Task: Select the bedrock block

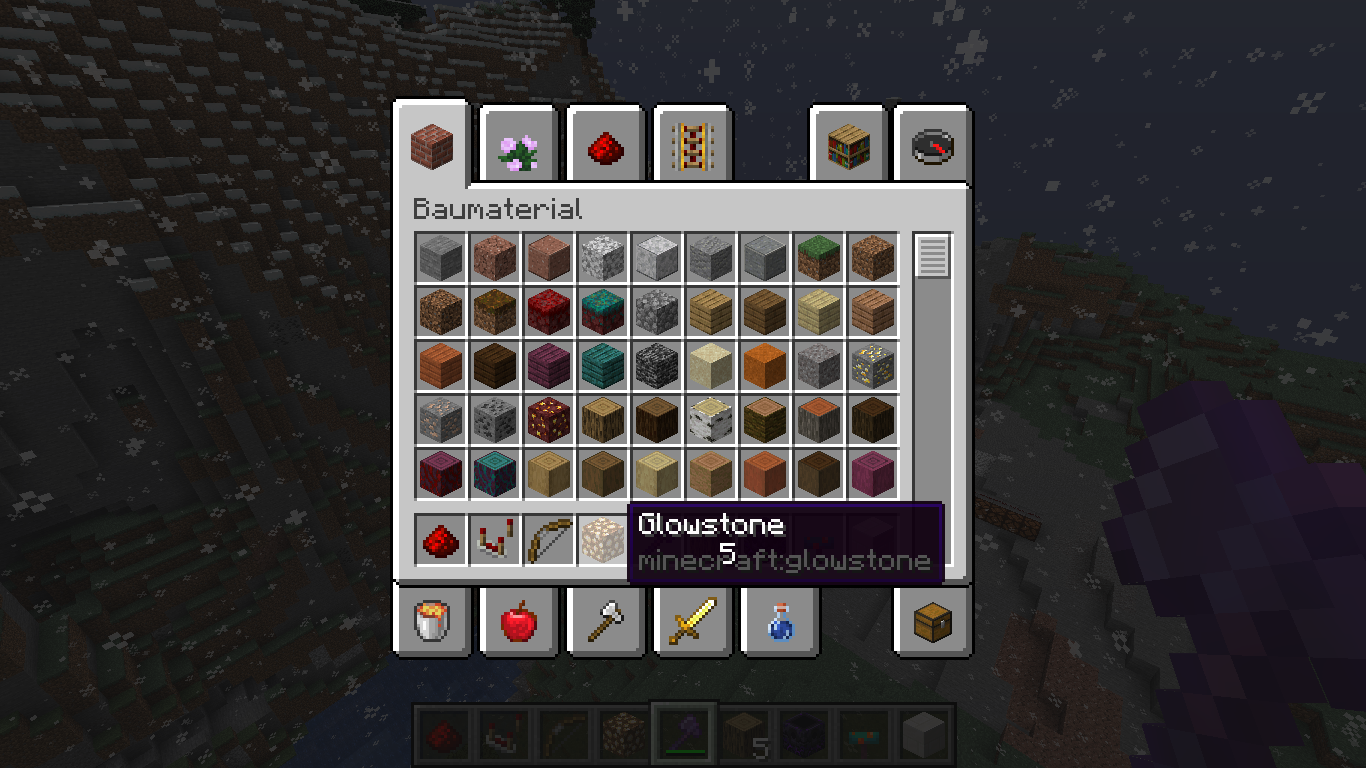Action: click(657, 366)
